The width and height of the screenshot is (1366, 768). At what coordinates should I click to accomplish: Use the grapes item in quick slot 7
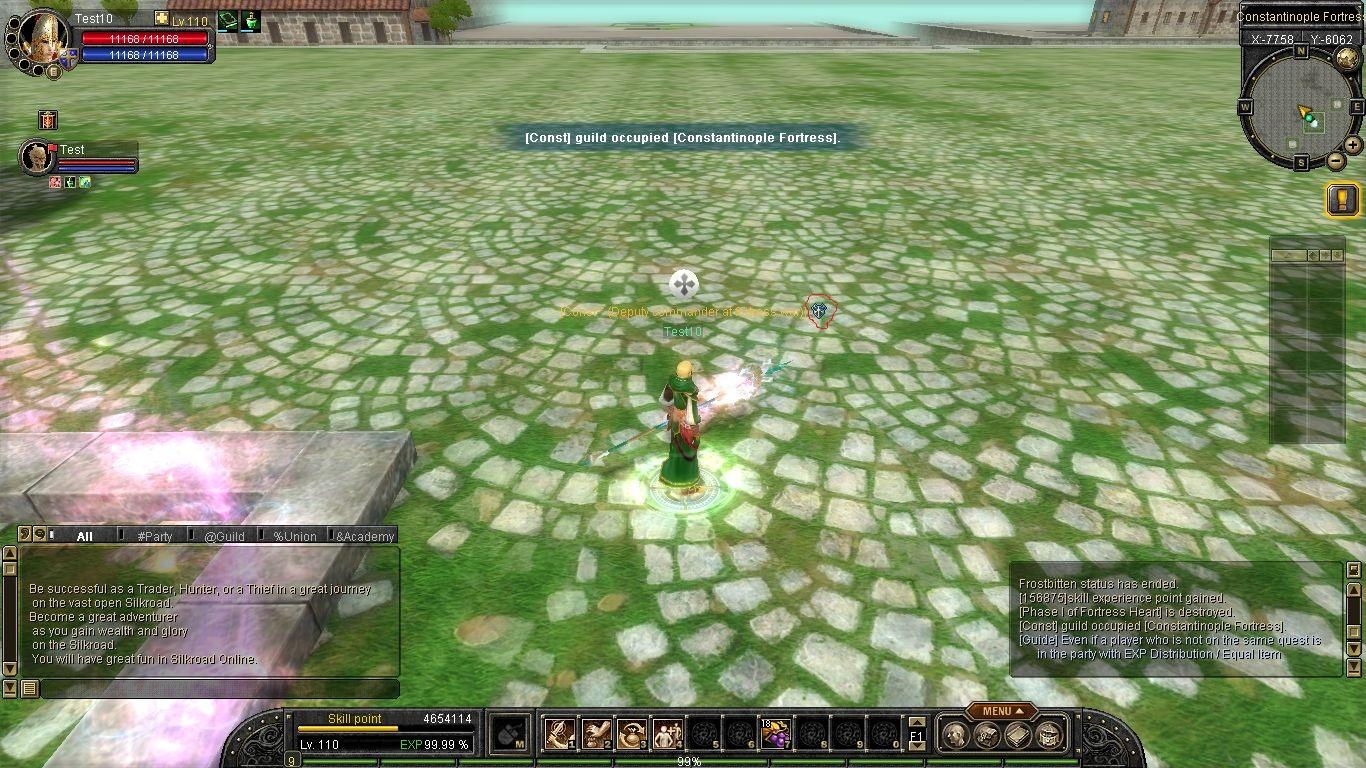click(x=775, y=735)
